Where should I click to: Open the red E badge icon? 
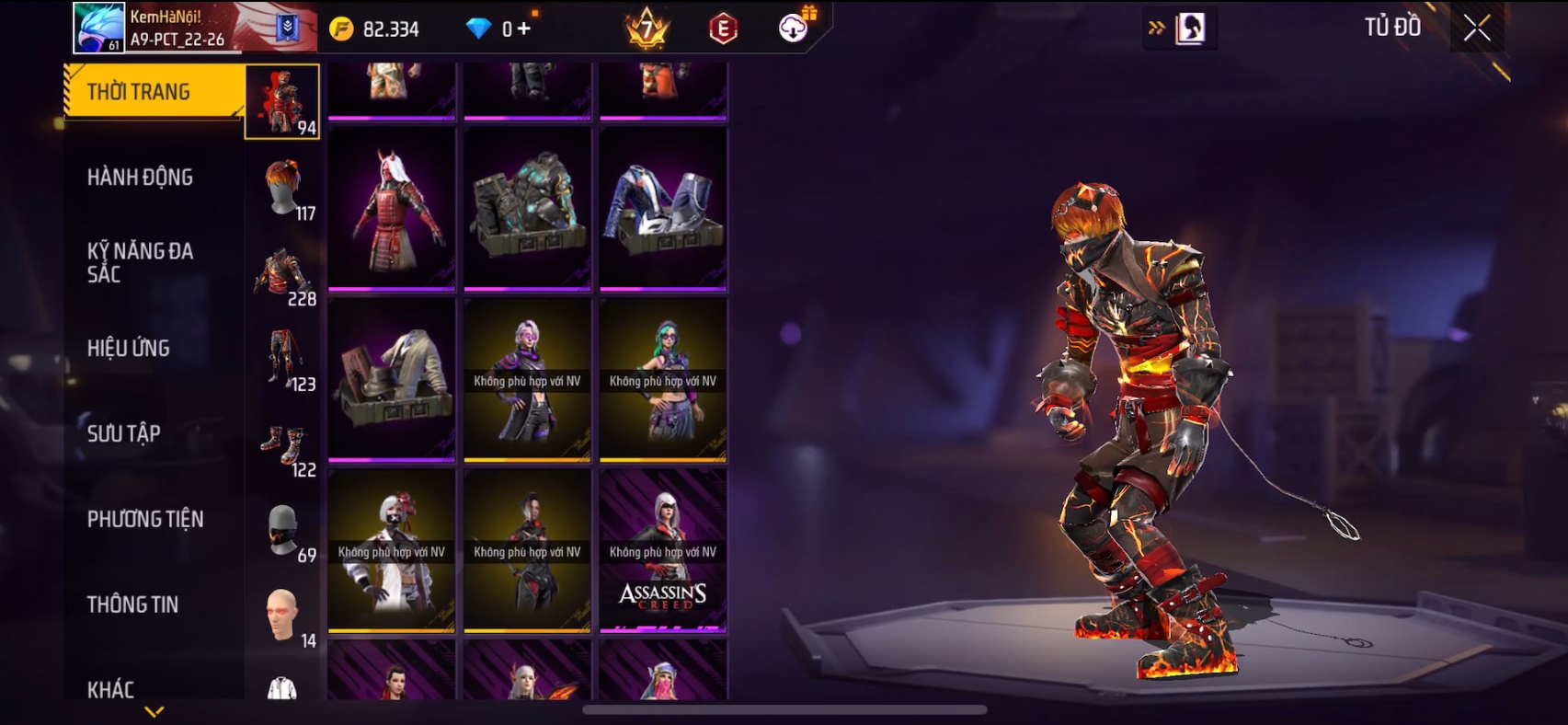tap(724, 29)
